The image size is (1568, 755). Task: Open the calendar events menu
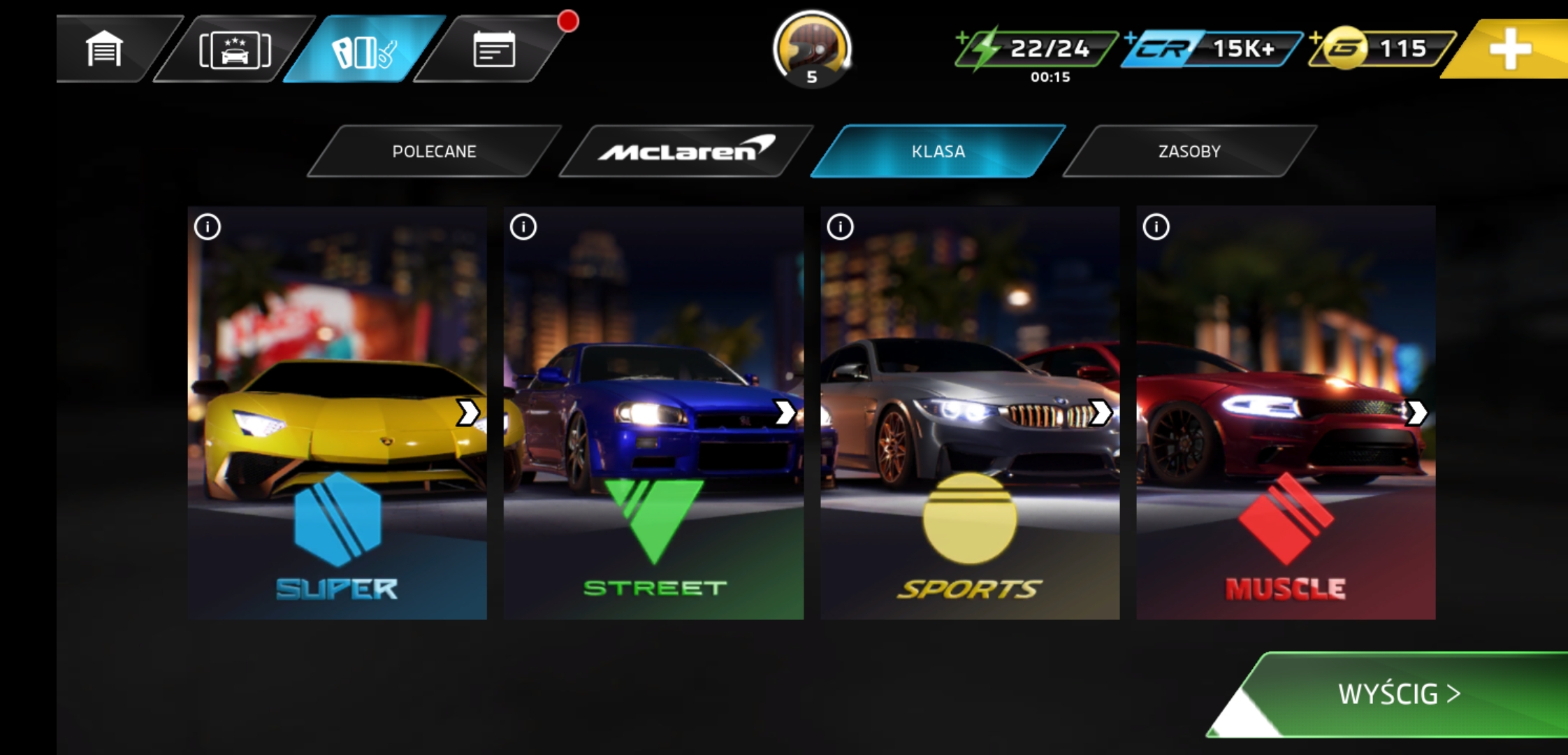pyautogui.click(x=494, y=50)
